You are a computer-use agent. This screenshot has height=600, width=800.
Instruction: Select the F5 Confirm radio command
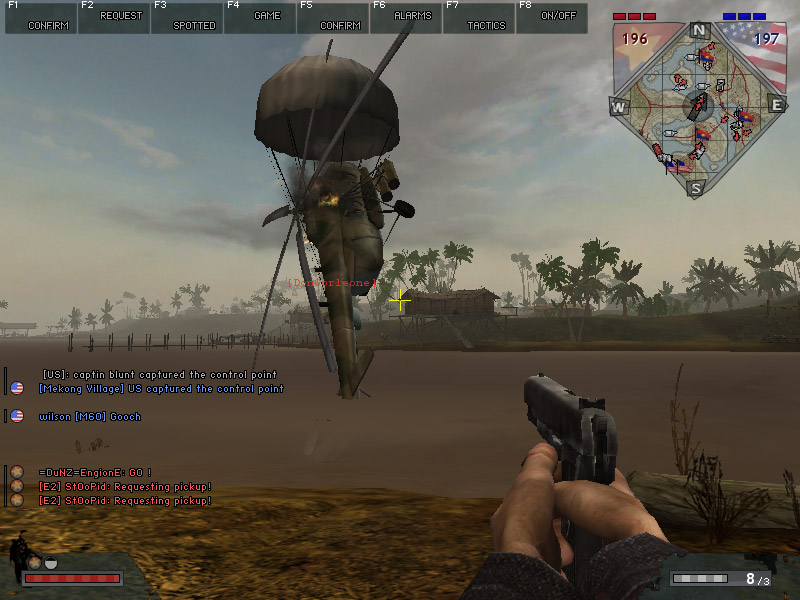click(333, 18)
